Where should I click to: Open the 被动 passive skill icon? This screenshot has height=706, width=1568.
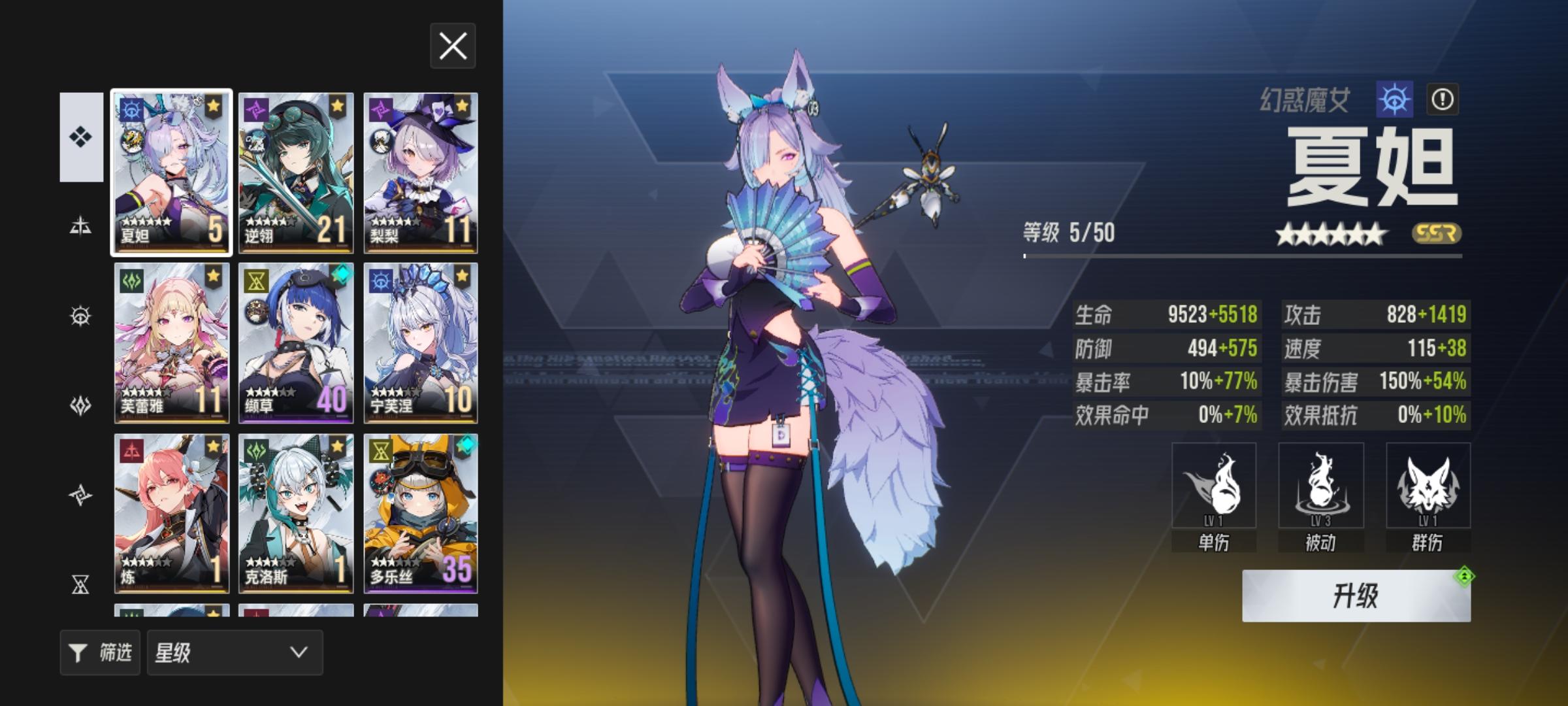1321,487
